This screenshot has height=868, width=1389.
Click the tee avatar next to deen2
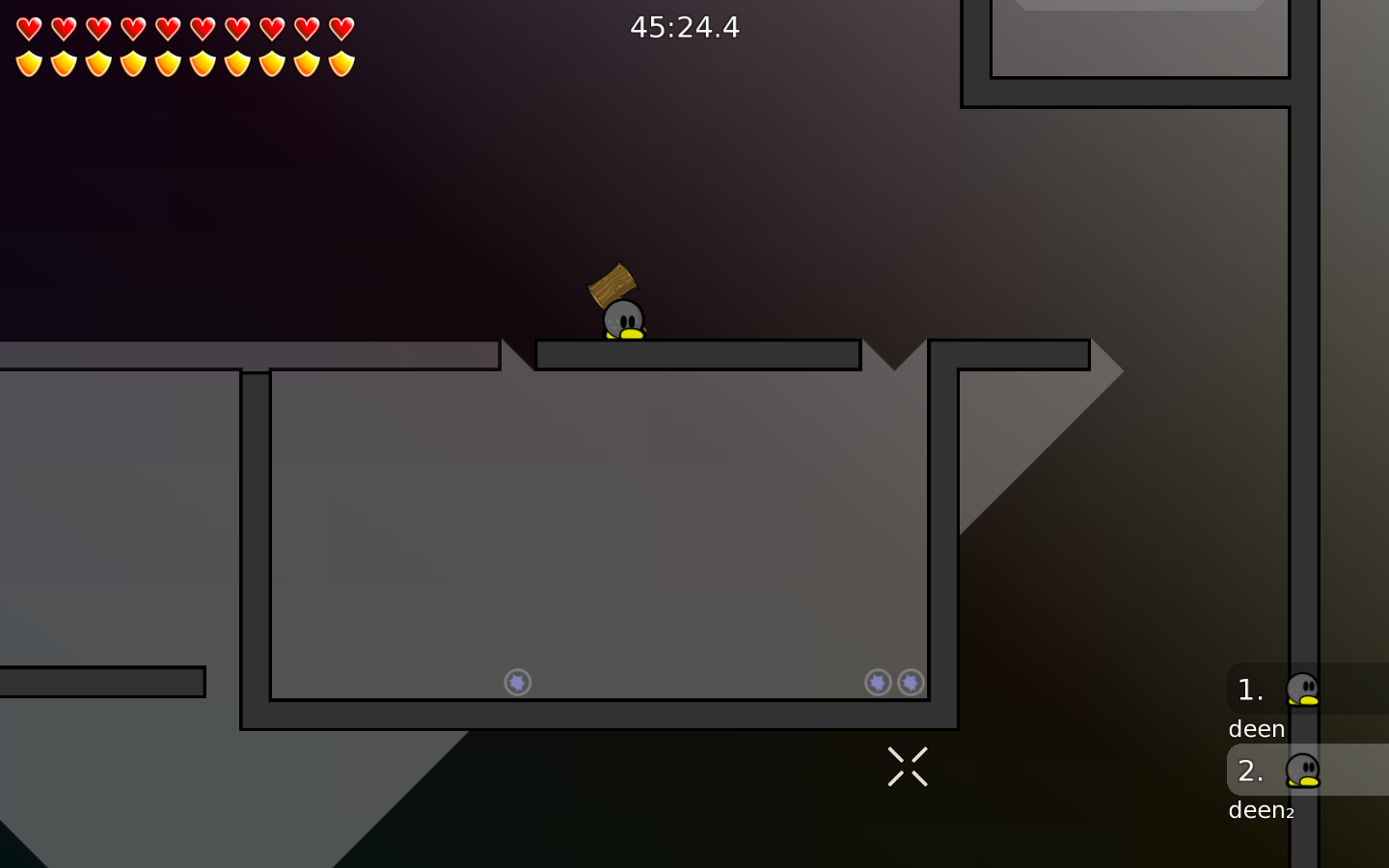(1305, 772)
